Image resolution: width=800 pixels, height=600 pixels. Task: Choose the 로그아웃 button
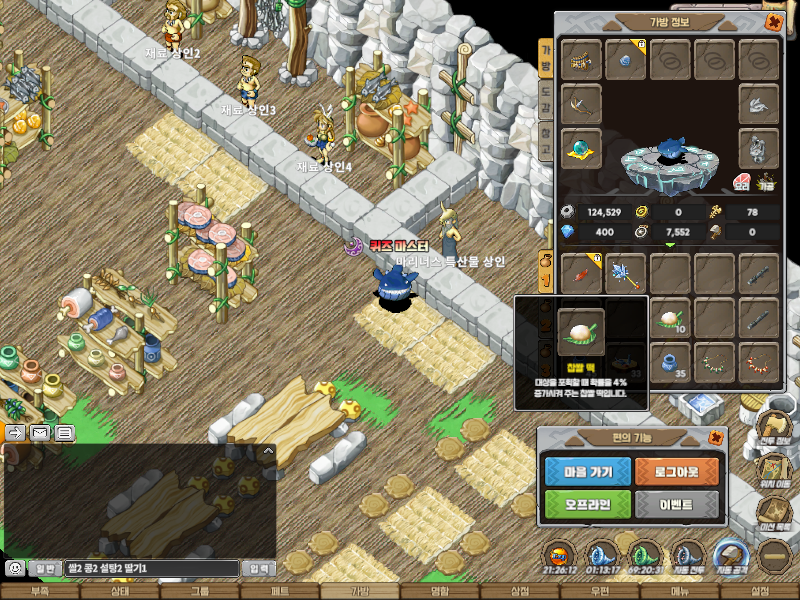click(x=677, y=470)
